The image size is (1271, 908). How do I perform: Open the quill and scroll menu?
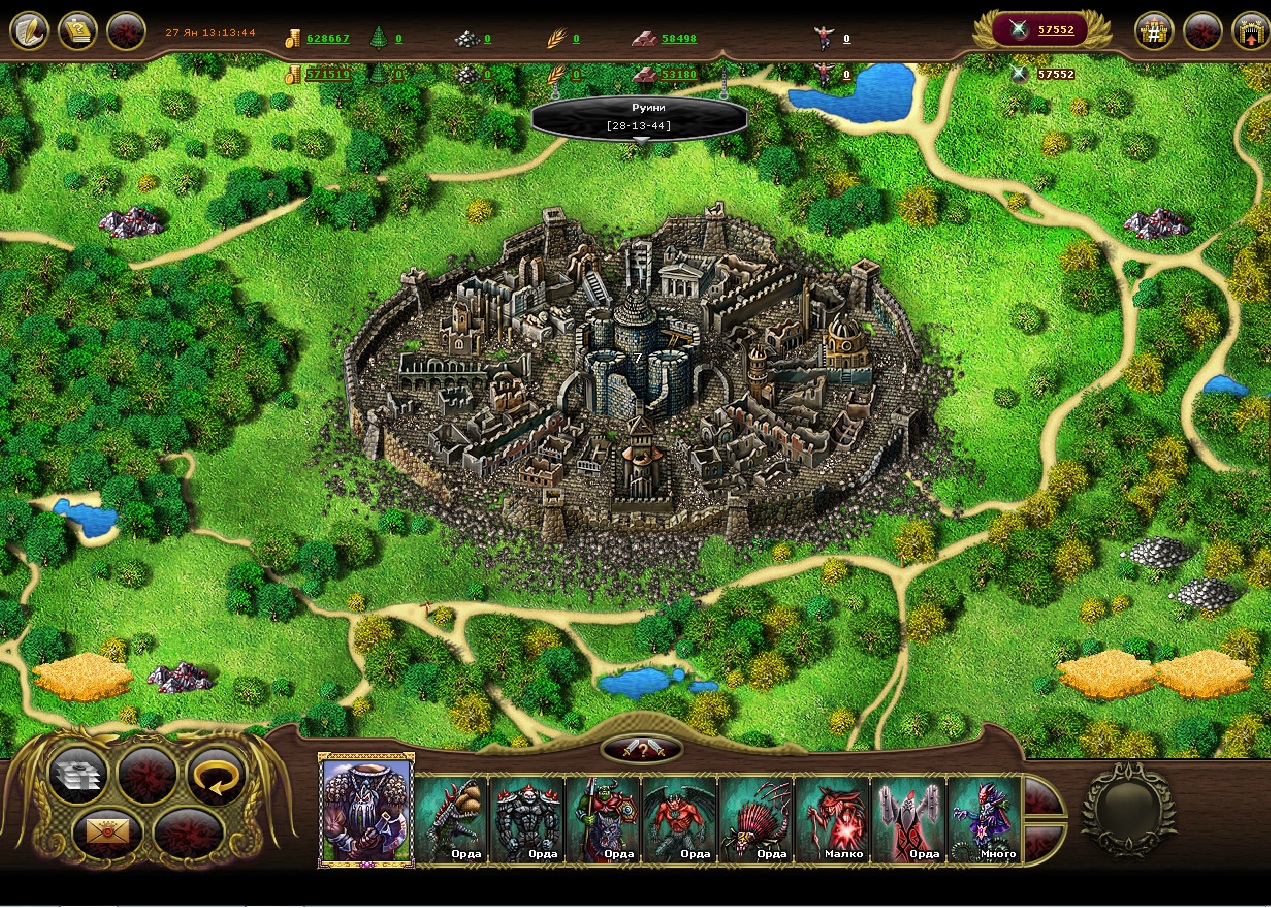coord(29,31)
